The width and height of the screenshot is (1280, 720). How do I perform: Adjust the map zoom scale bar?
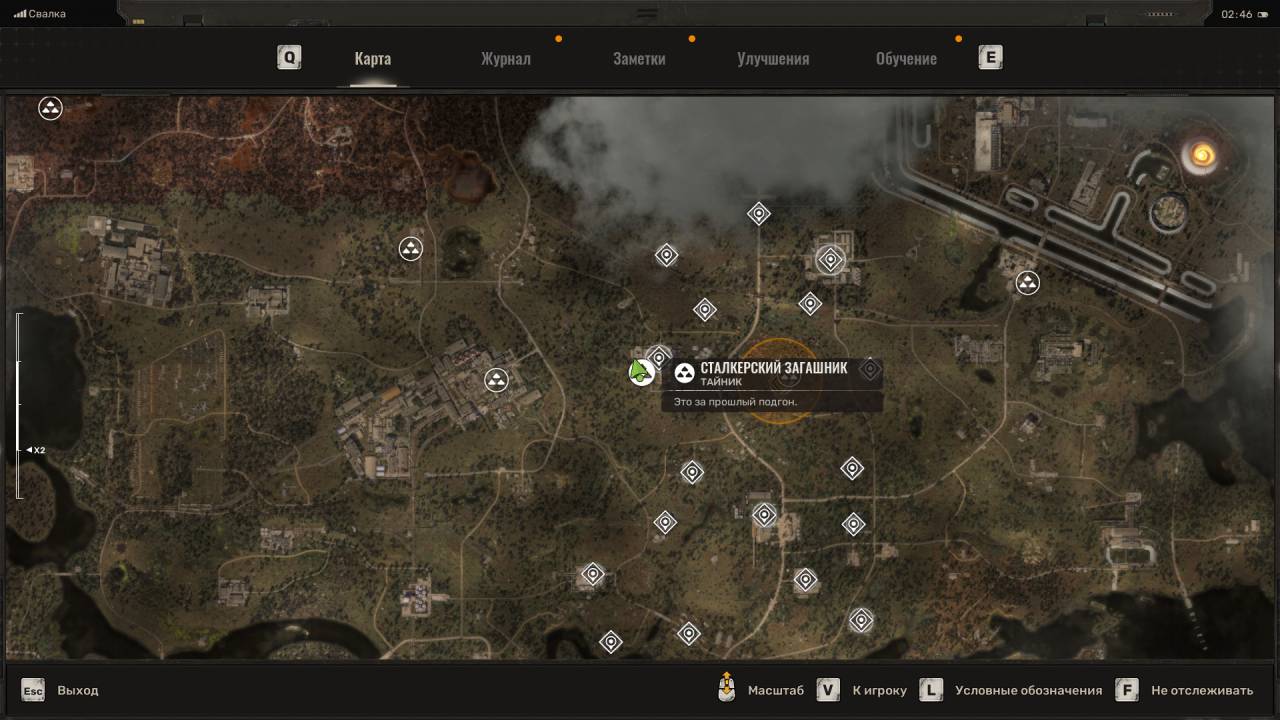point(18,405)
